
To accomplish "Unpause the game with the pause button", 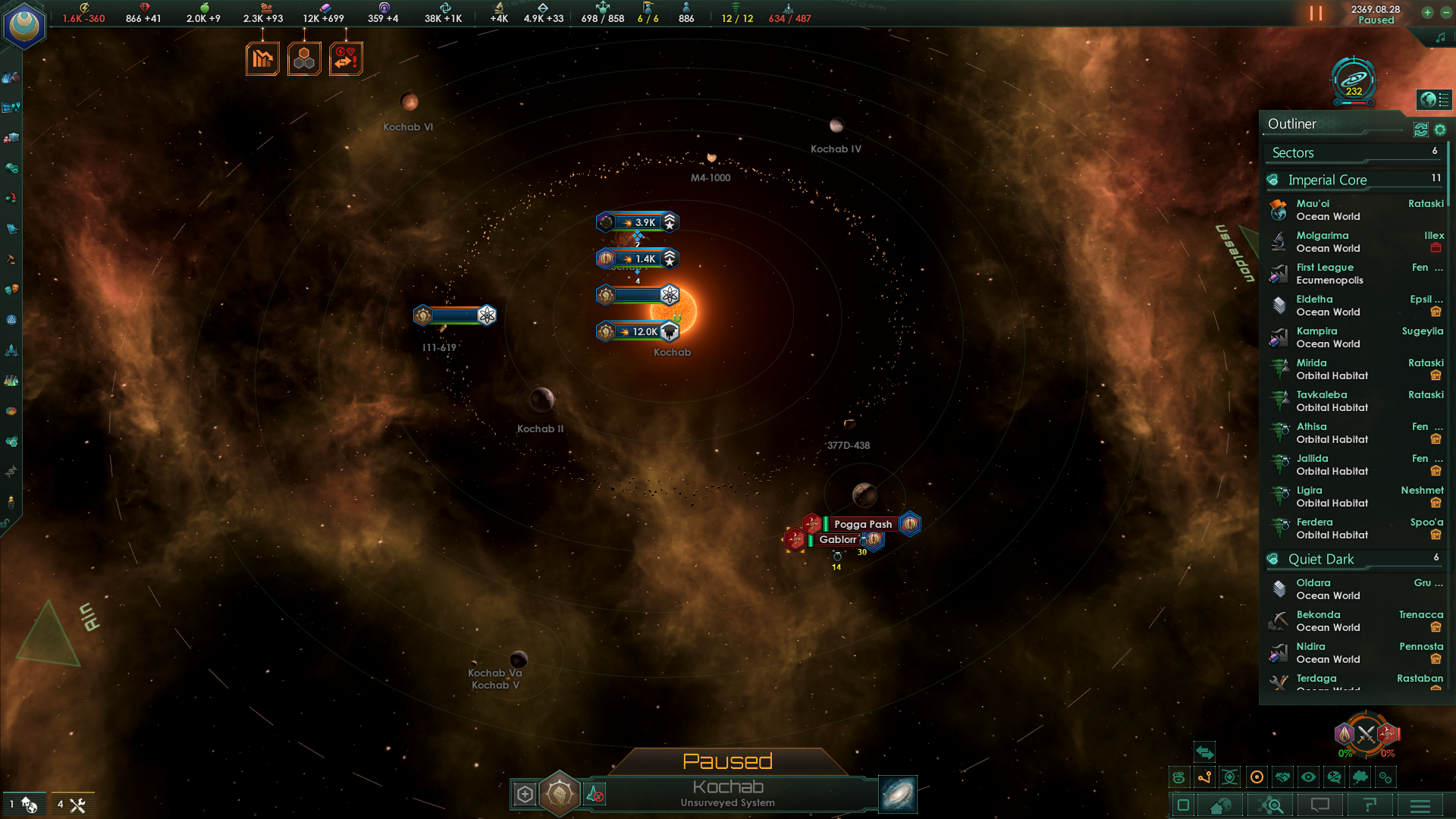I will [x=1316, y=14].
